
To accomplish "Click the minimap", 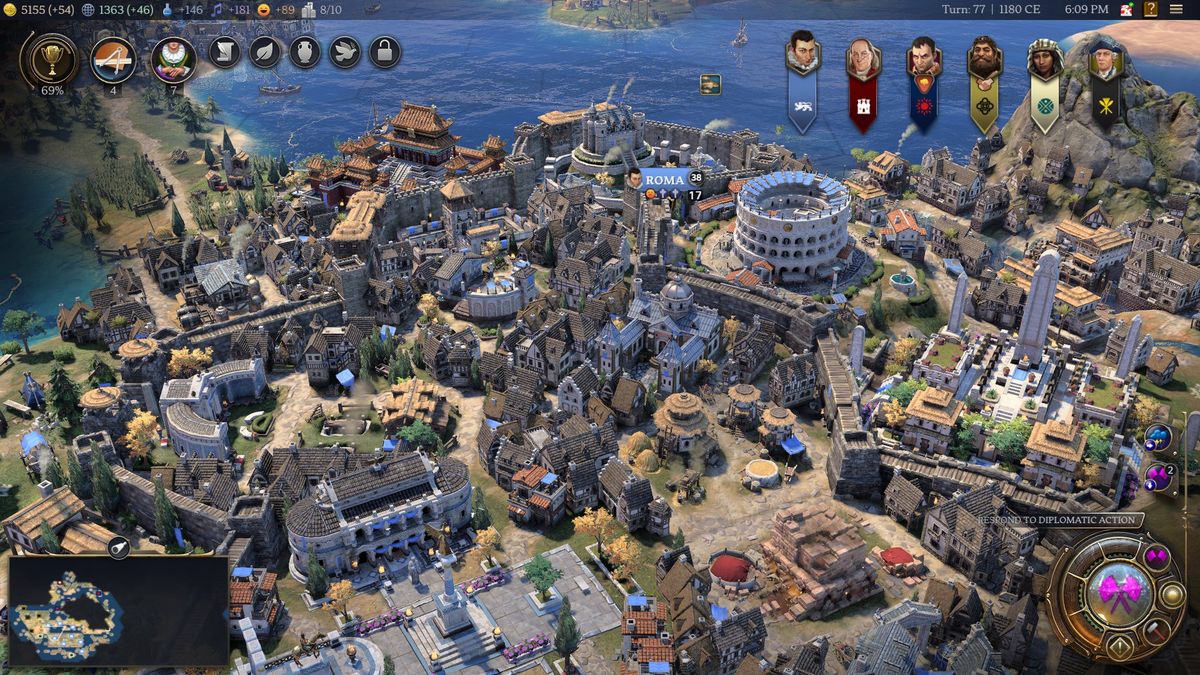I will coord(118,612).
